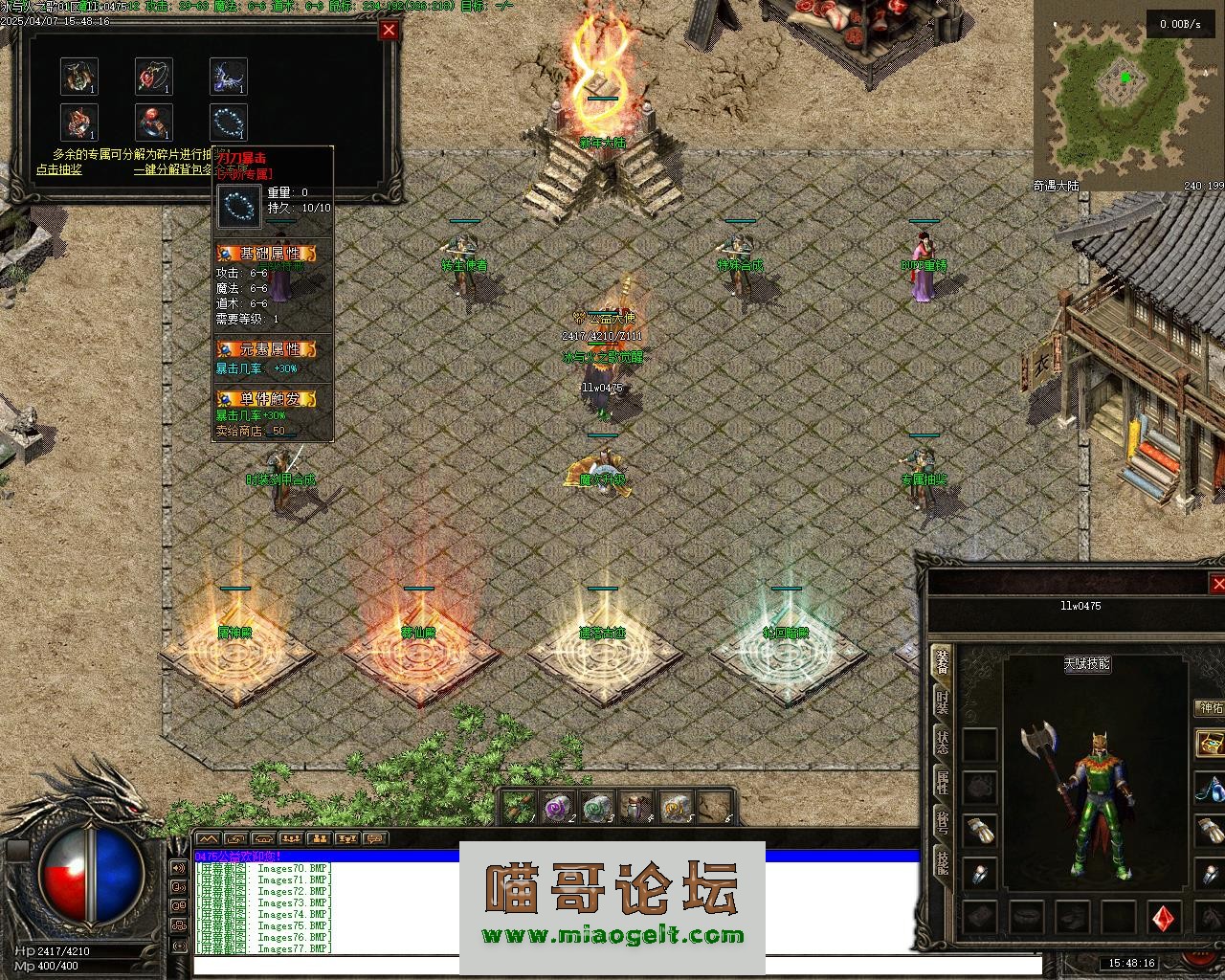Switch to the 技能 skills tab
Viewport: 1225px width, 980px height.
(x=943, y=862)
